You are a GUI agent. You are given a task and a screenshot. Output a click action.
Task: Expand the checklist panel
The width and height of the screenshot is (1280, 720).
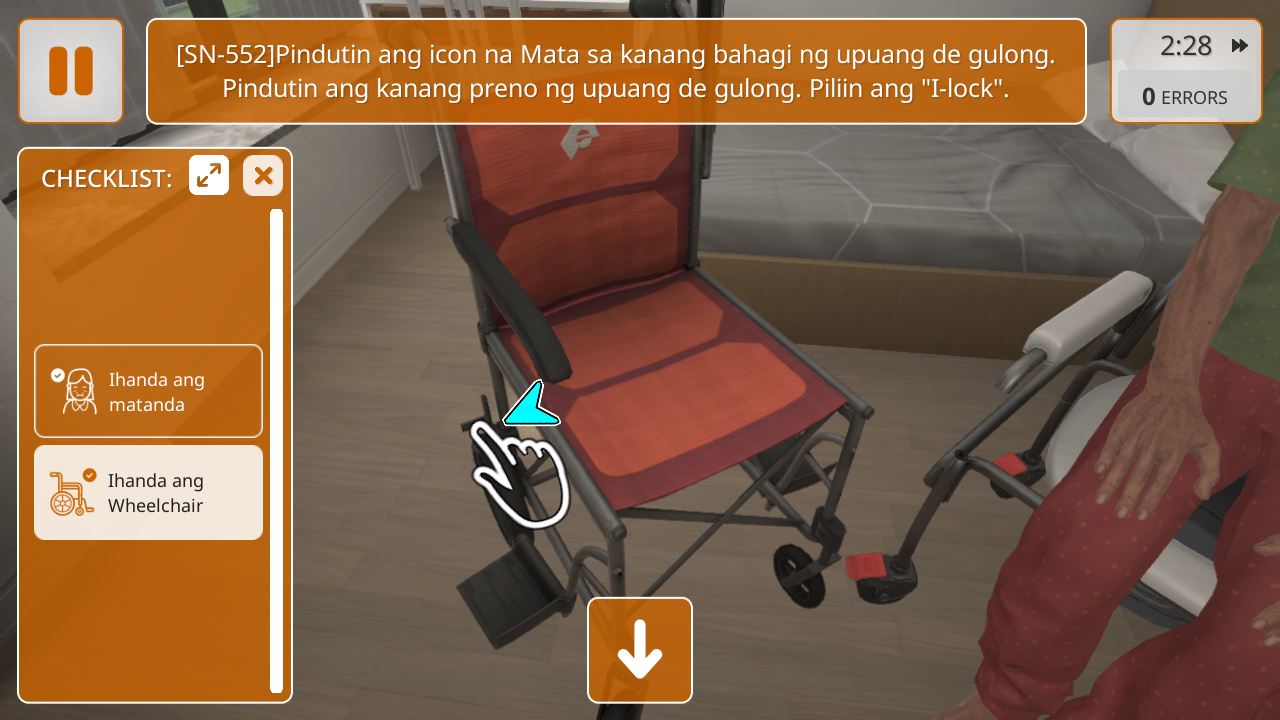pyautogui.click(x=209, y=176)
